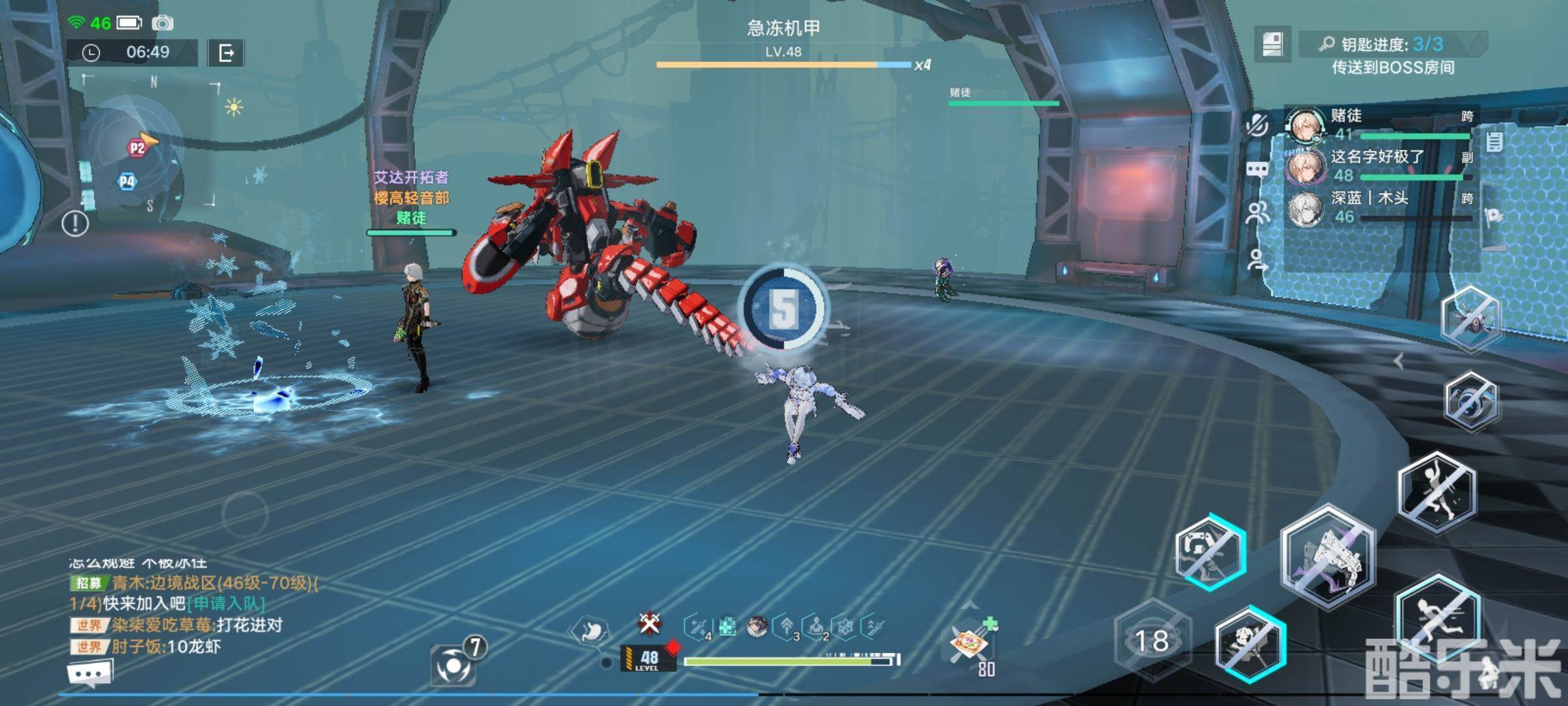The width and height of the screenshot is (1568, 706).
Task: Toggle the muted microphone voice icon
Action: 1257,124
